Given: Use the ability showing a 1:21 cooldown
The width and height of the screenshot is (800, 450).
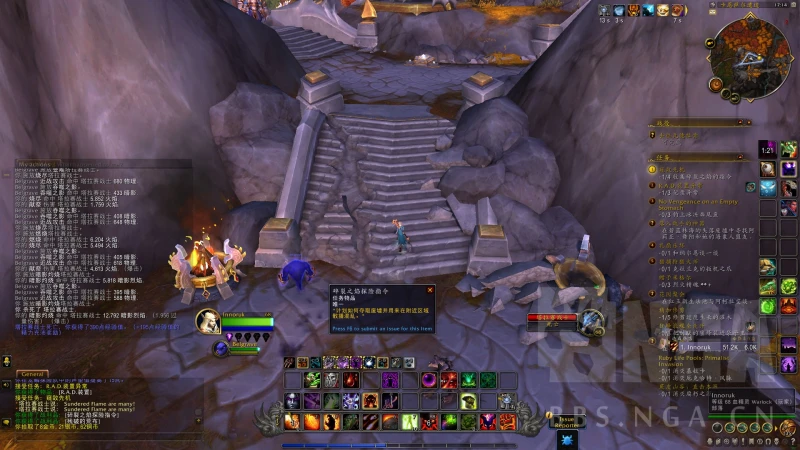Looking at the screenshot, I should click(767, 148).
